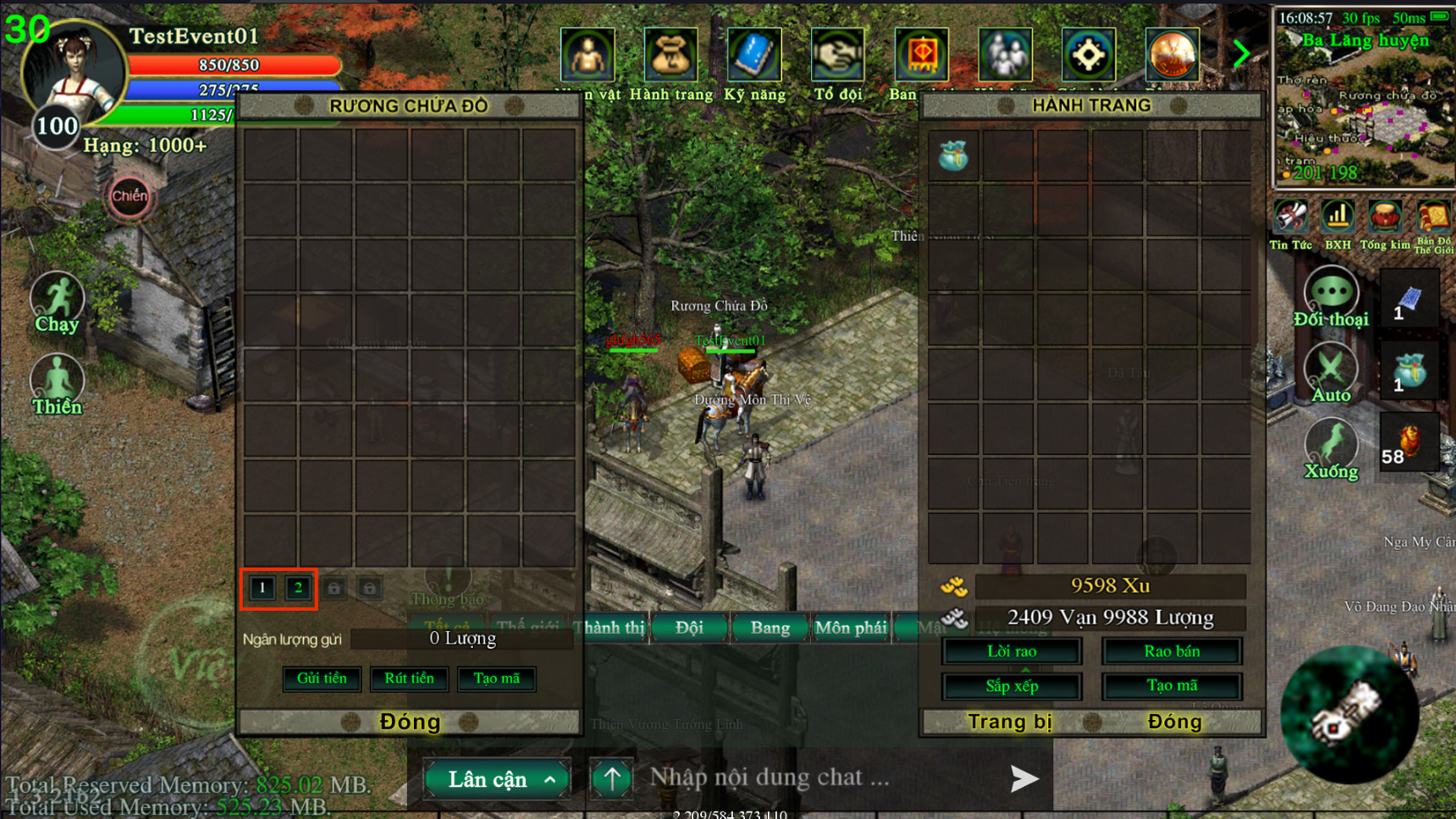Sort inventory with Sắp xếp
This screenshot has height=819, width=1456.
coord(1012,686)
